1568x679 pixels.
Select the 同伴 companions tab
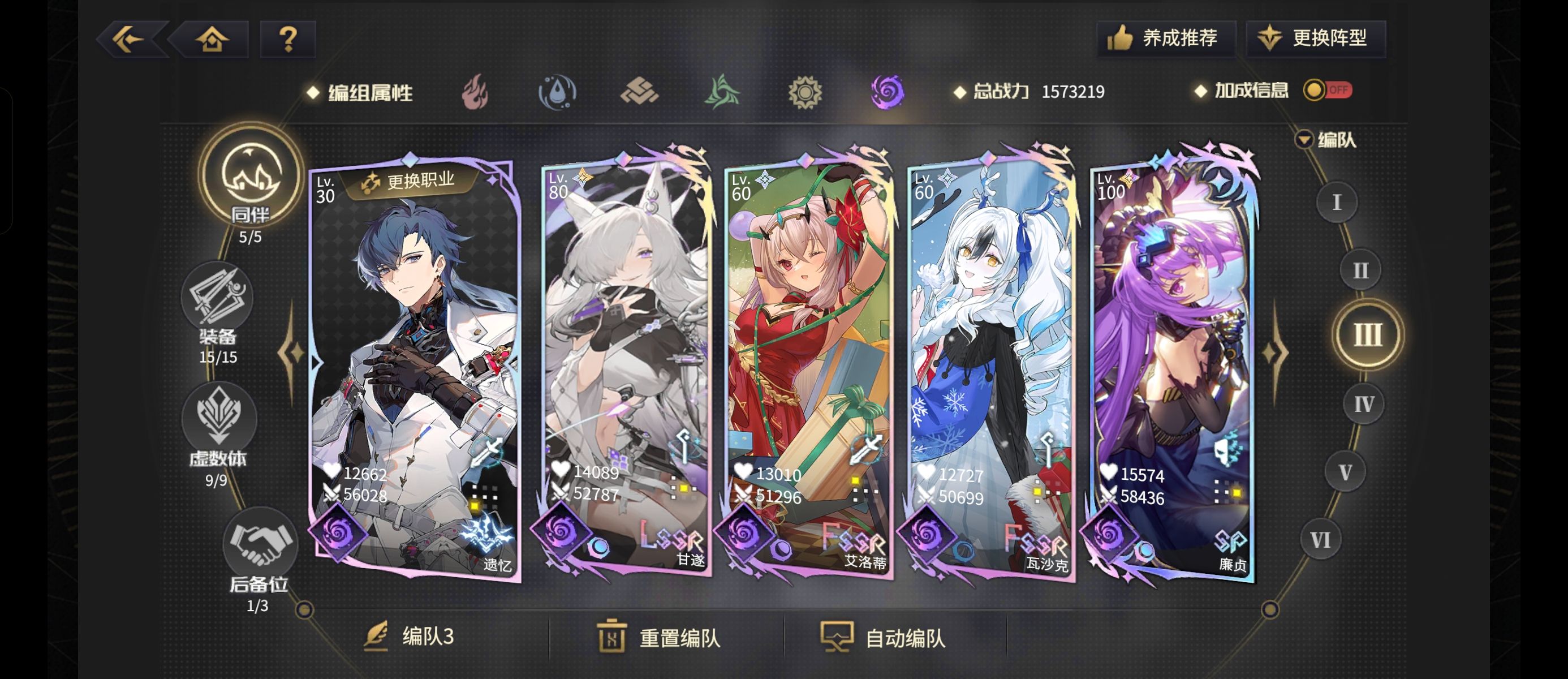pyautogui.click(x=251, y=177)
